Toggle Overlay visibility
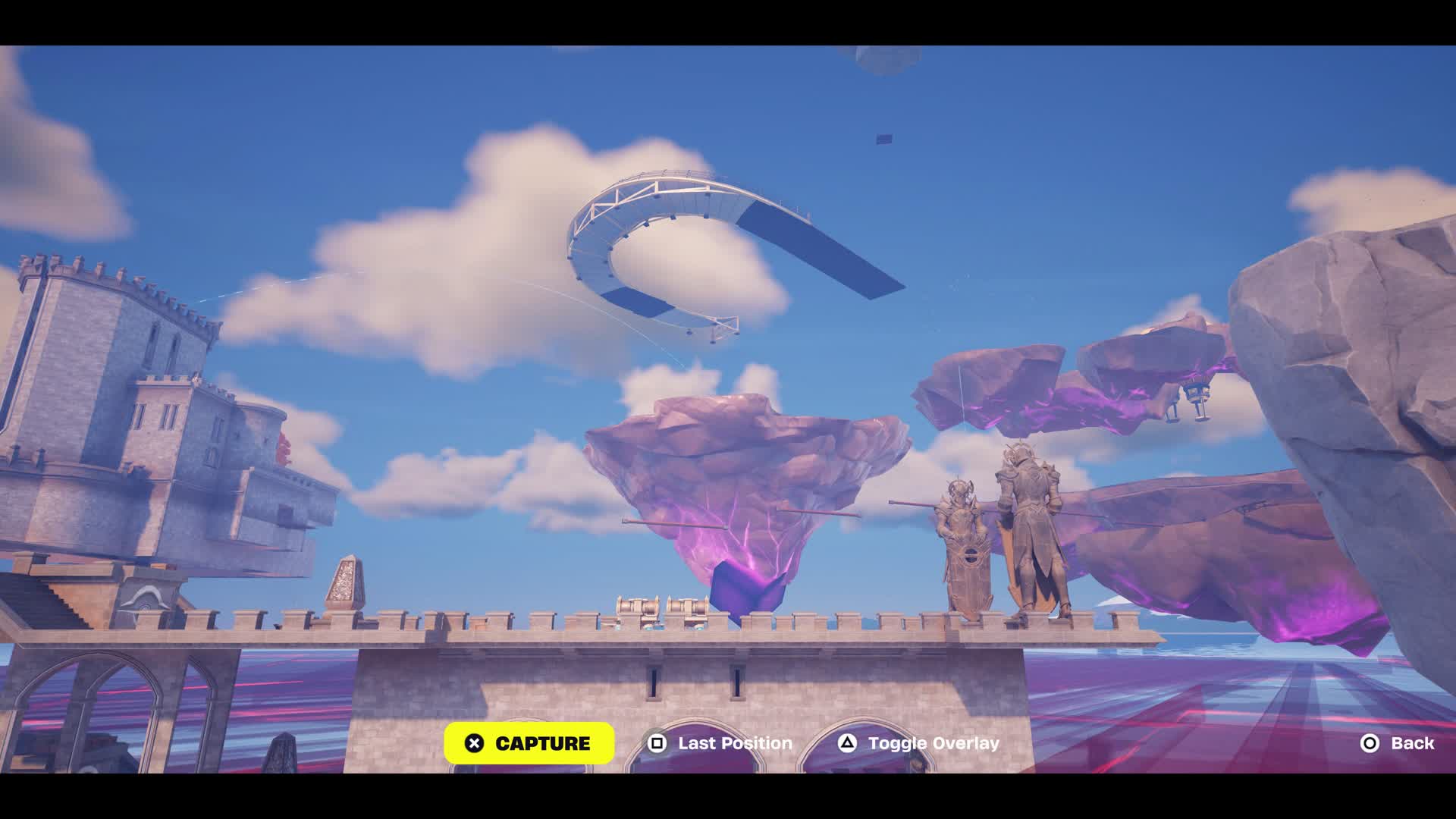 tap(918, 743)
